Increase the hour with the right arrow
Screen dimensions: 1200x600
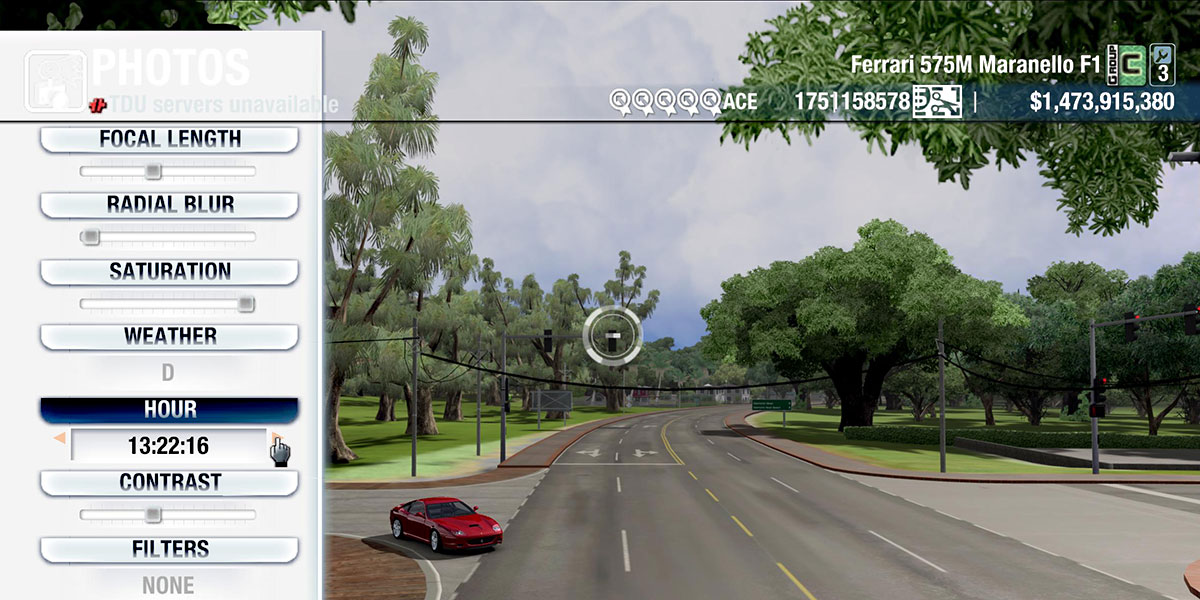tap(273, 437)
